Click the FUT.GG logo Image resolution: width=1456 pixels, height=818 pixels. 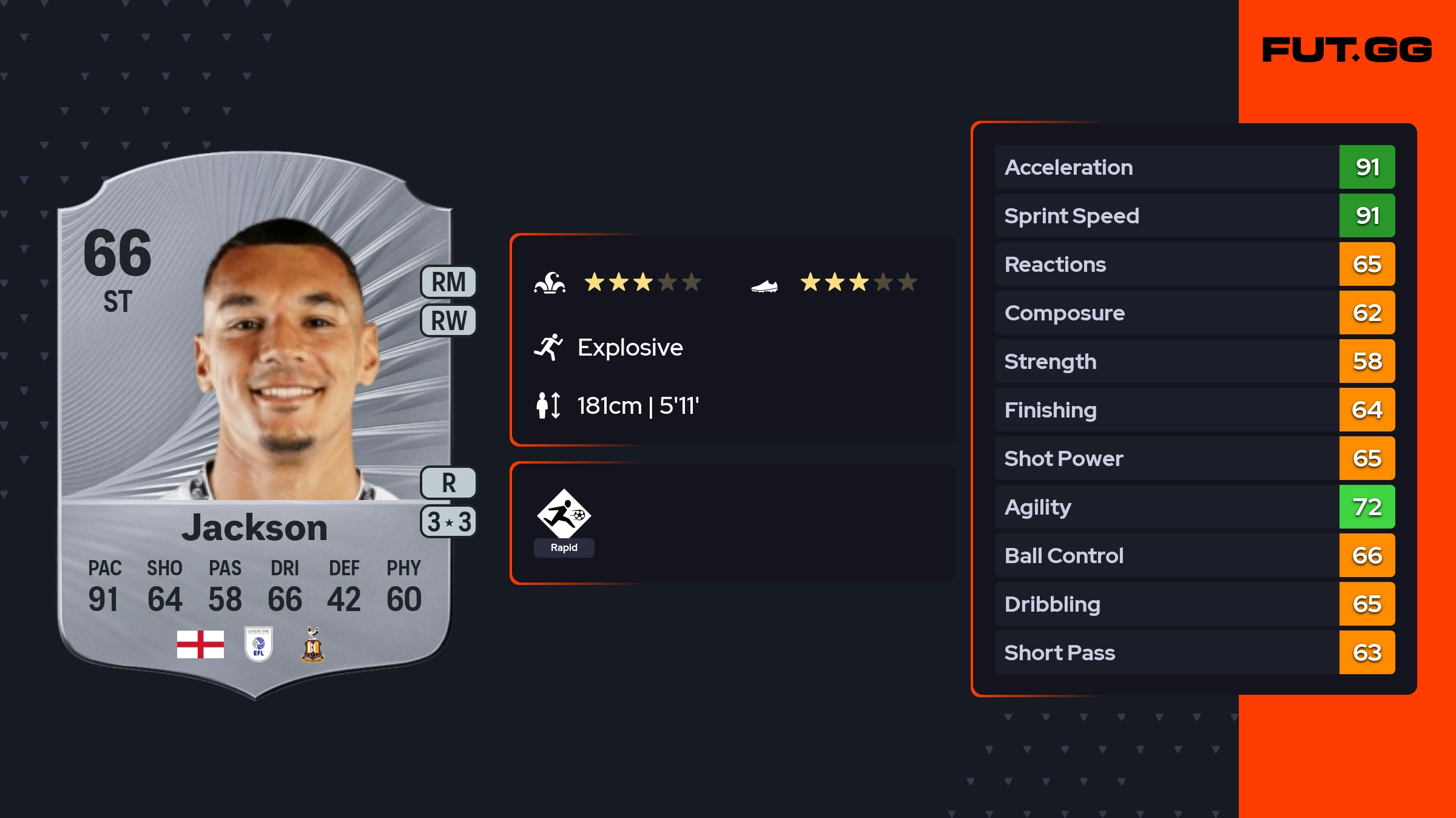tap(1347, 50)
